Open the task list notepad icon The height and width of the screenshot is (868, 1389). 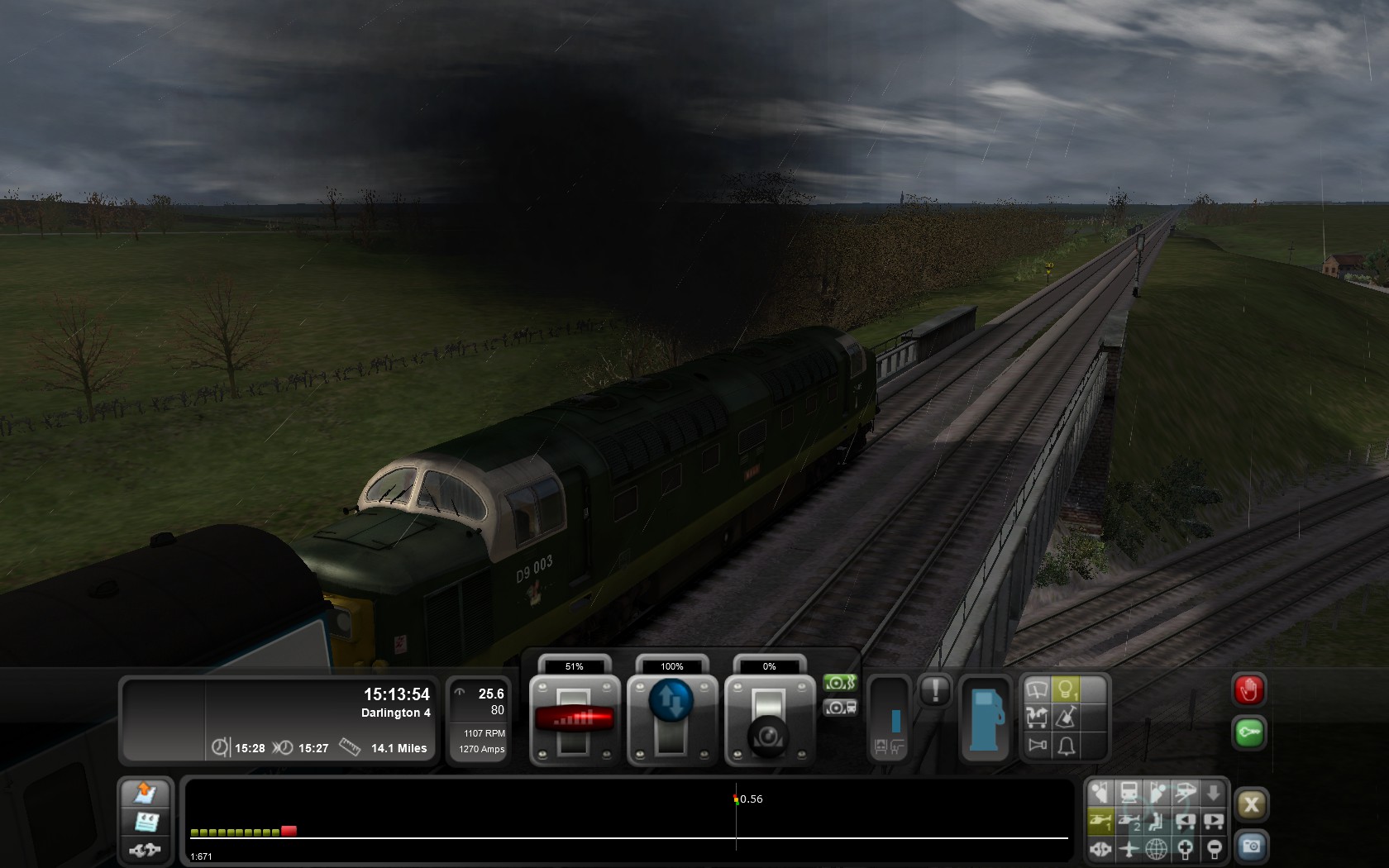click(146, 822)
